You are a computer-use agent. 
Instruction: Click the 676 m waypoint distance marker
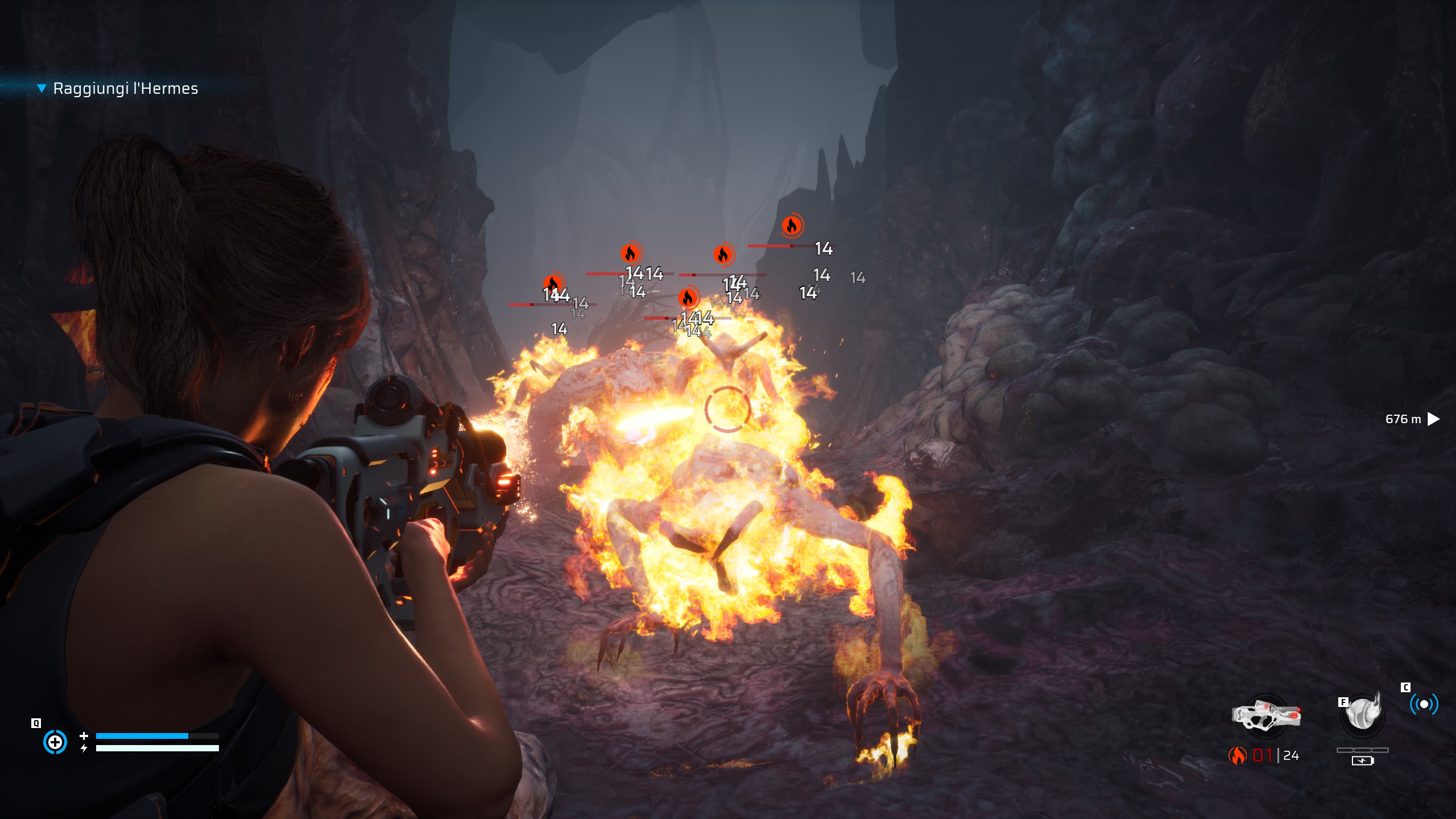click(1412, 419)
